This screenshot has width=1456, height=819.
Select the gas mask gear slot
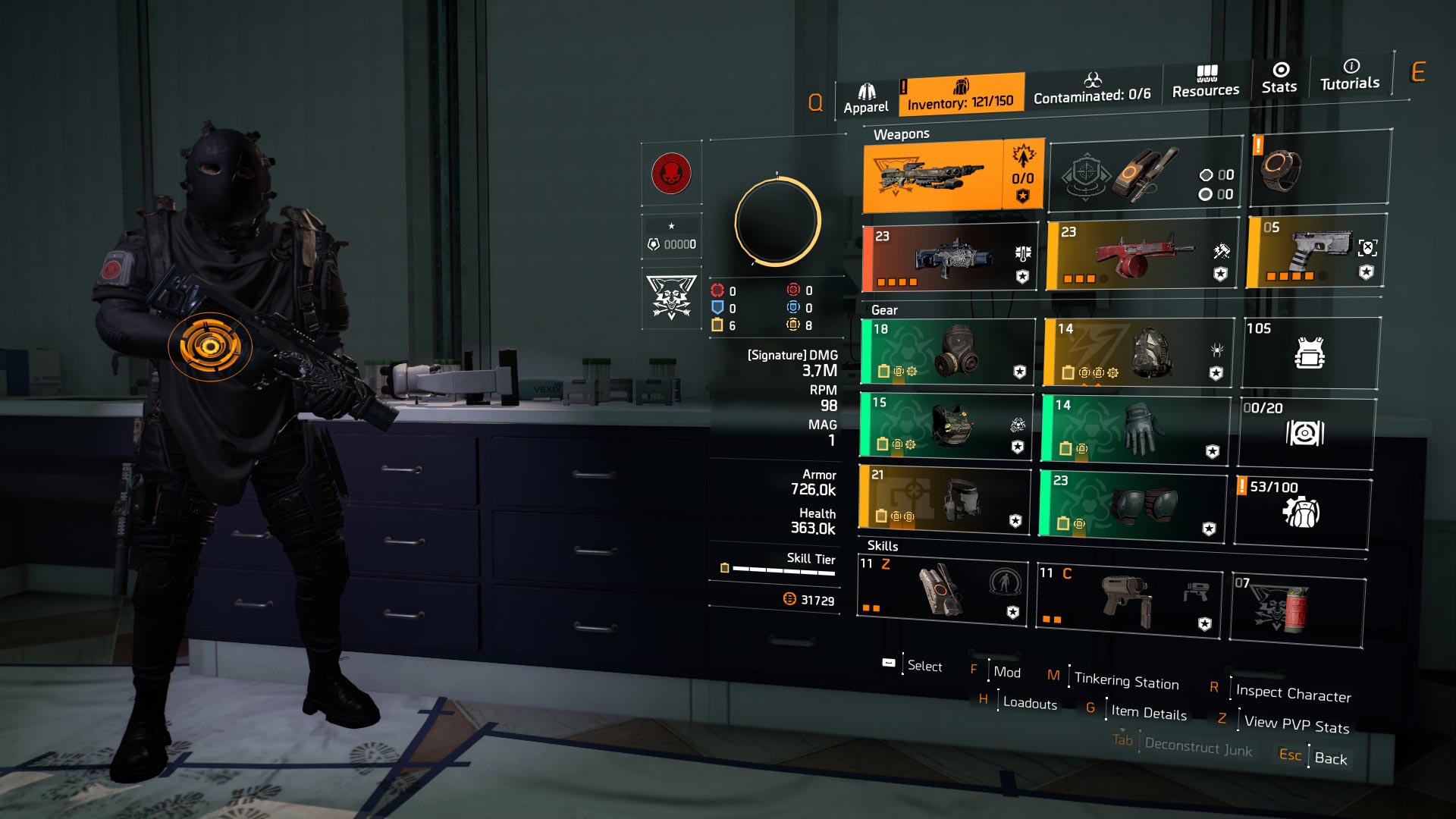click(x=948, y=352)
